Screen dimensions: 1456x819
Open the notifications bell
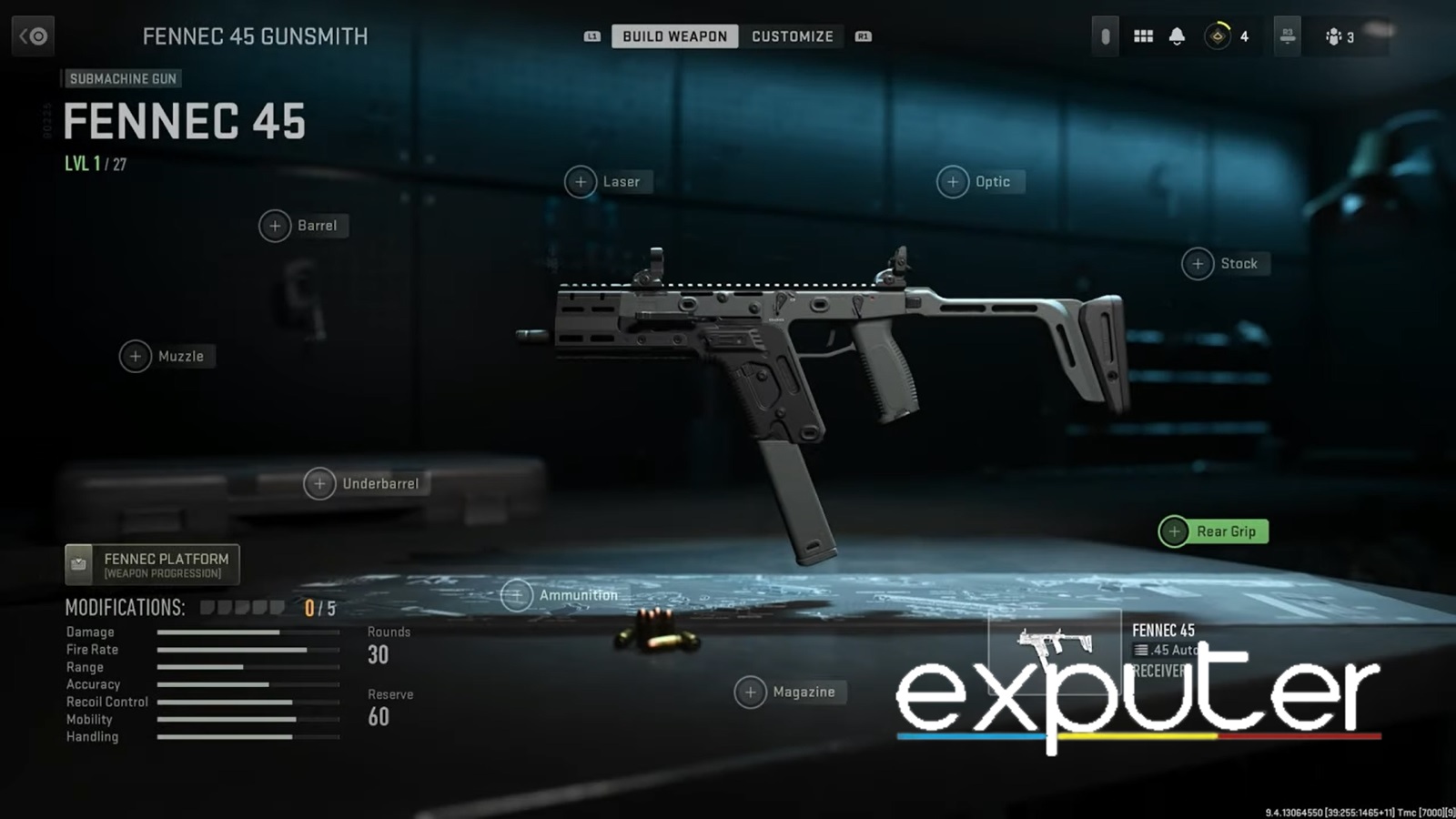click(1178, 36)
